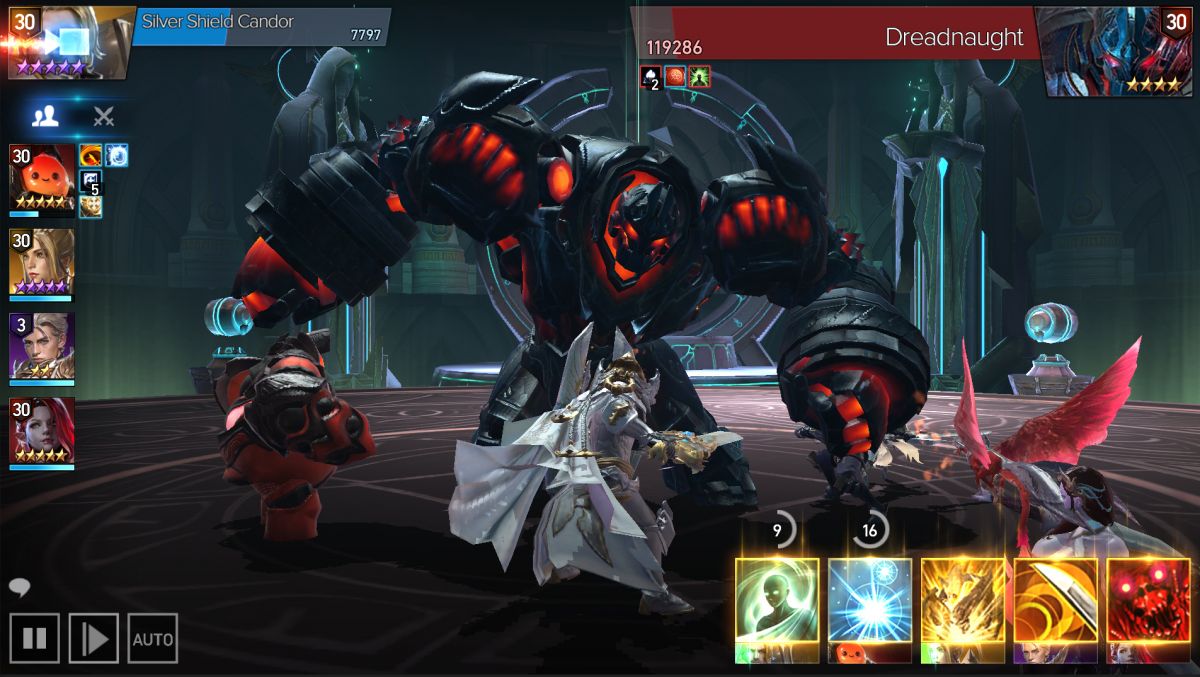Switch to the party members tab
Image resolution: width=1200 pixels, height=677 pixels.
pyautogui.click(x=45, y=116)
